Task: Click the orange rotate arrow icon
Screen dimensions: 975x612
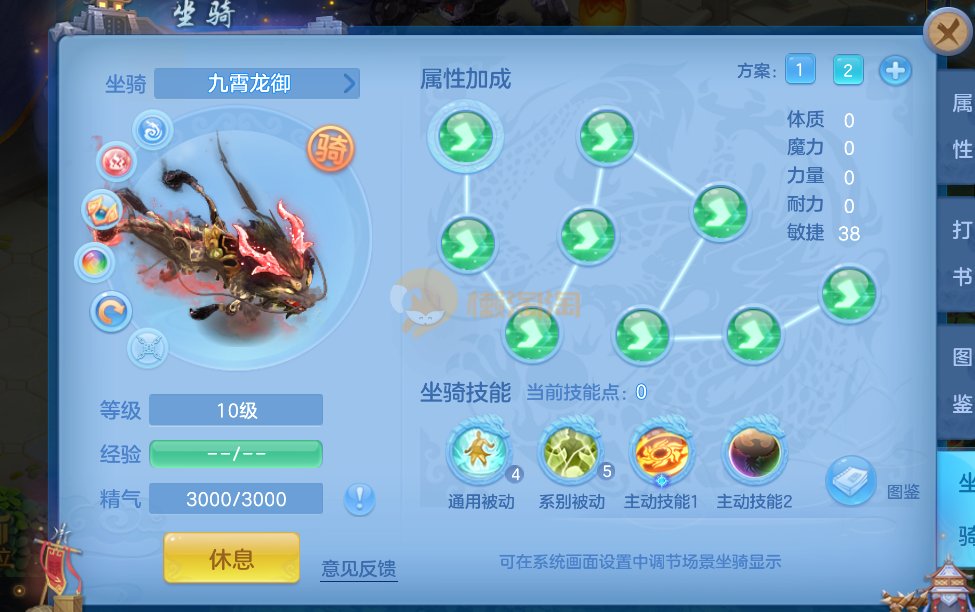Action: [110, 312]
